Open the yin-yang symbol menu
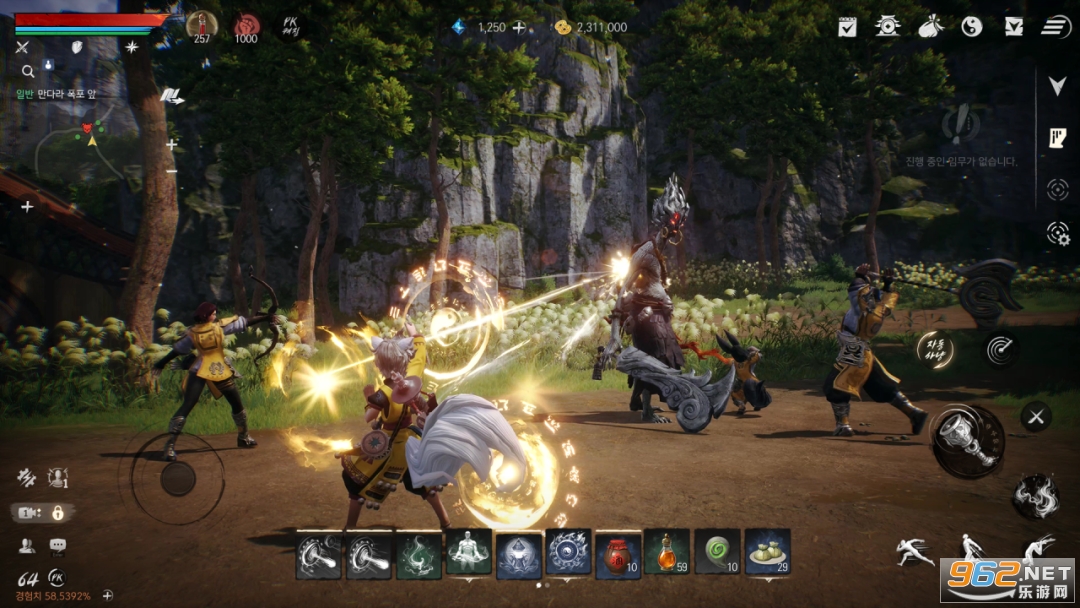The image size is (1080, 608). (971, 27)
